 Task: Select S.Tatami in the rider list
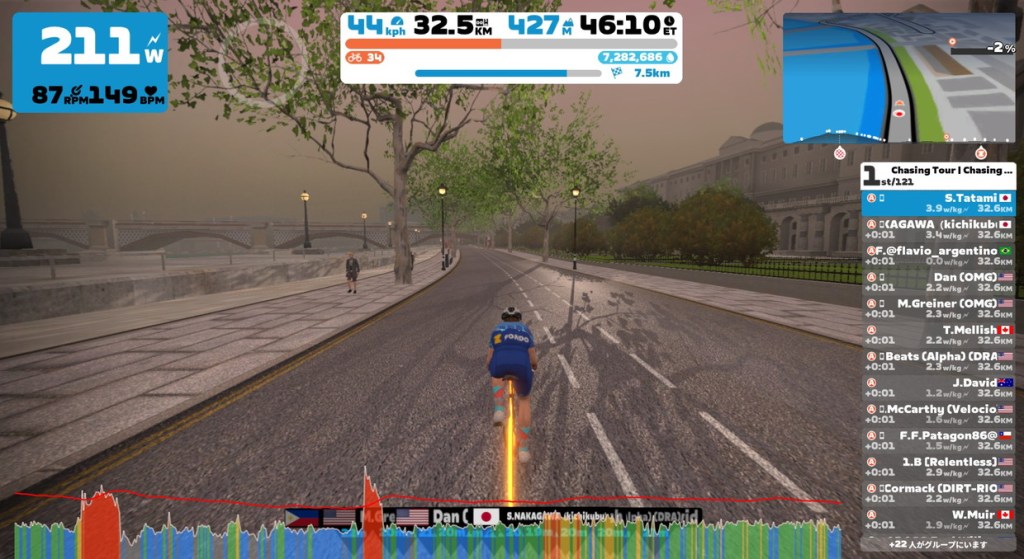[938, 203]
